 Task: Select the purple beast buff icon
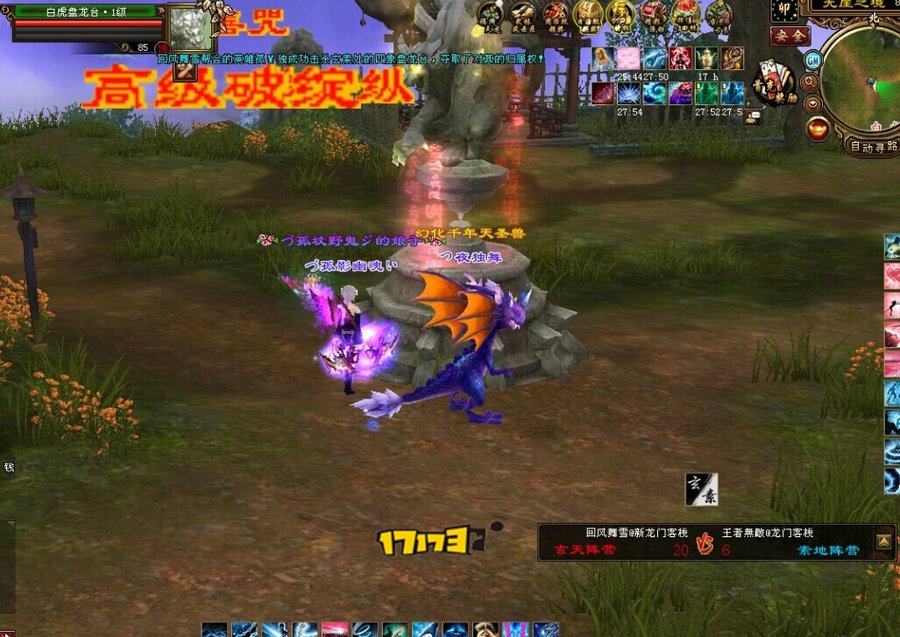tap(681, 93)
